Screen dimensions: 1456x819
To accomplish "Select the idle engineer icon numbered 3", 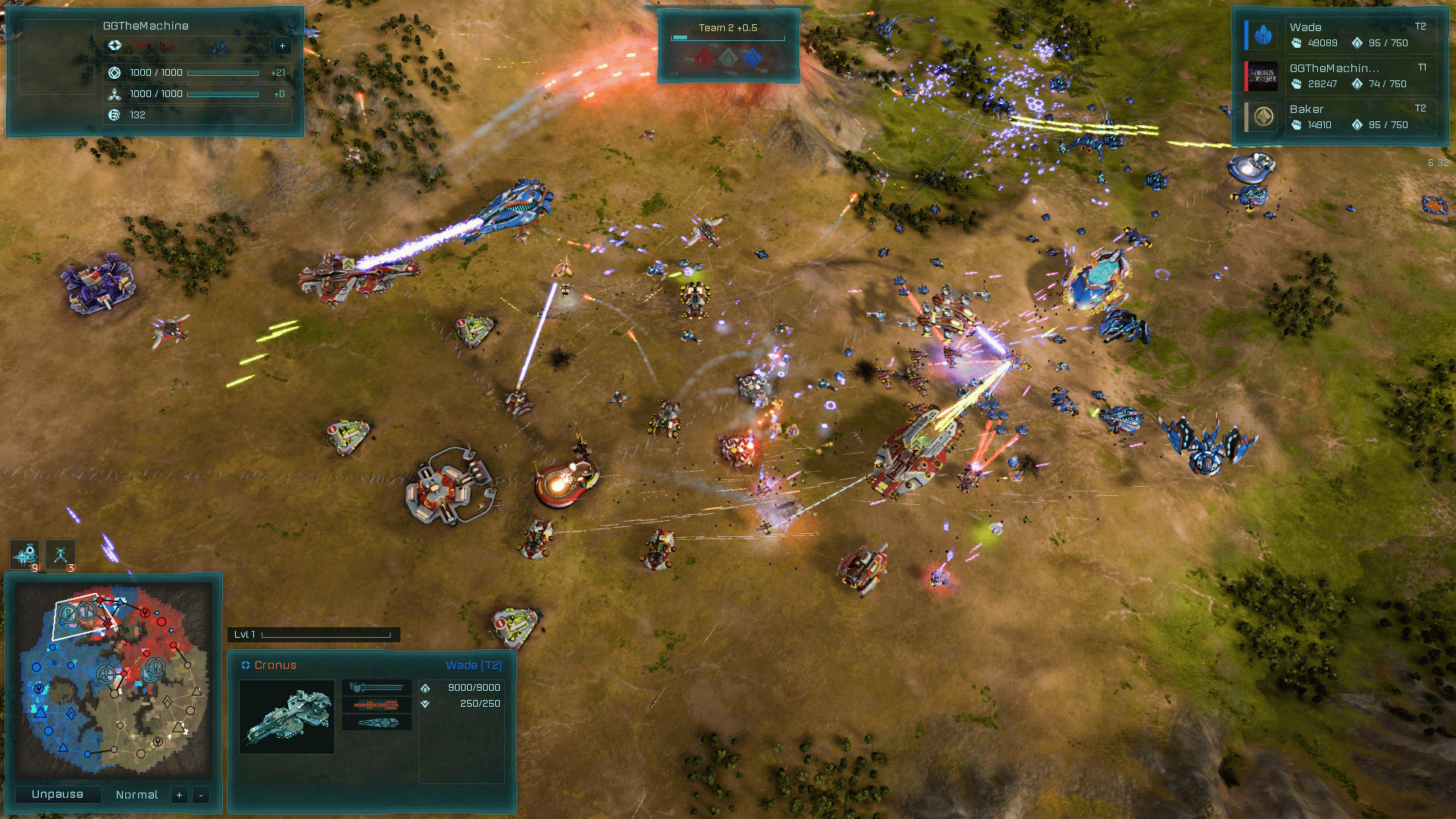I will [x=61, y=555].
